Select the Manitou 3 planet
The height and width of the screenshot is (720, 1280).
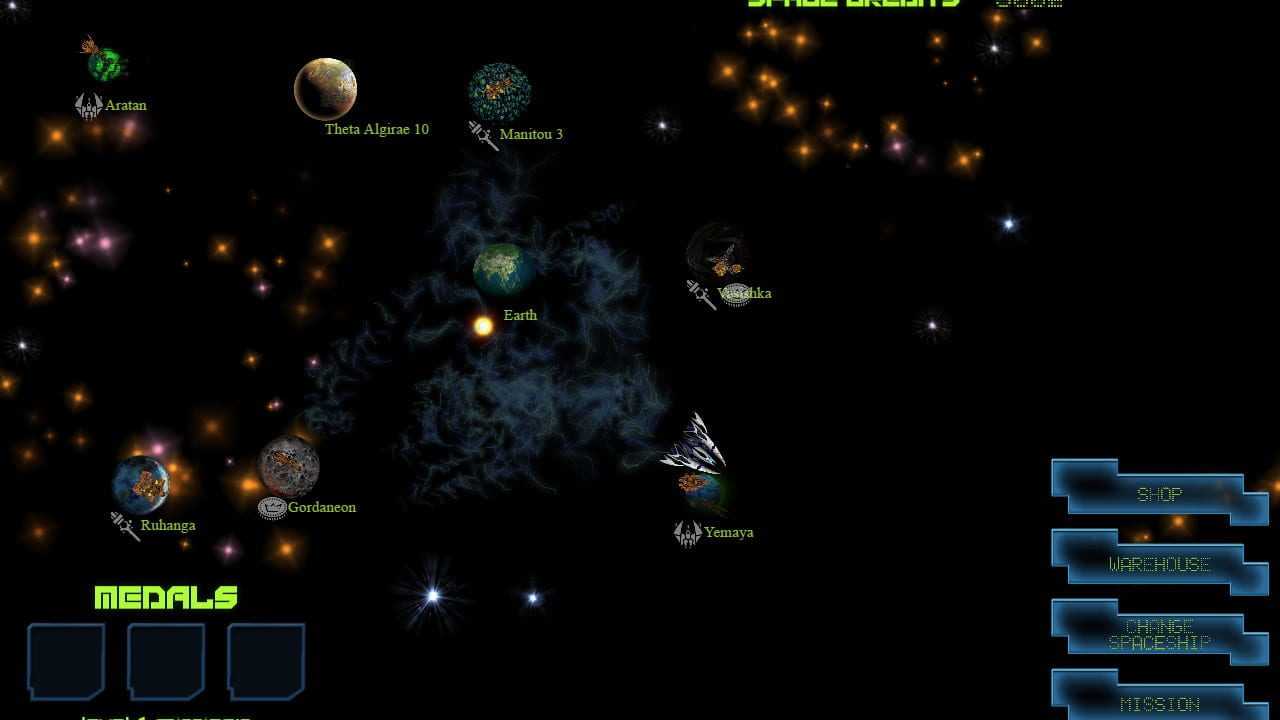499,92
